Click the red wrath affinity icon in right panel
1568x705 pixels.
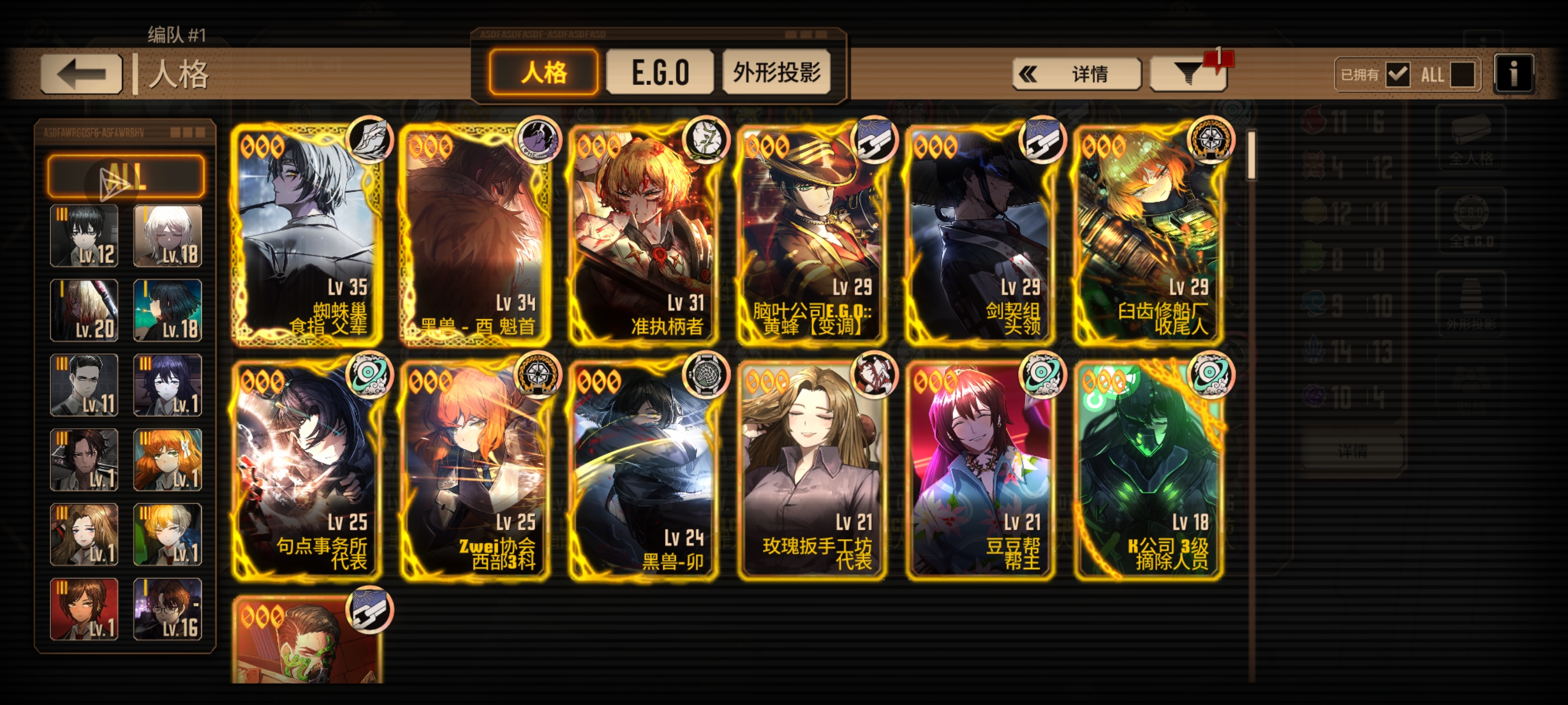(x=1314, y=120)
